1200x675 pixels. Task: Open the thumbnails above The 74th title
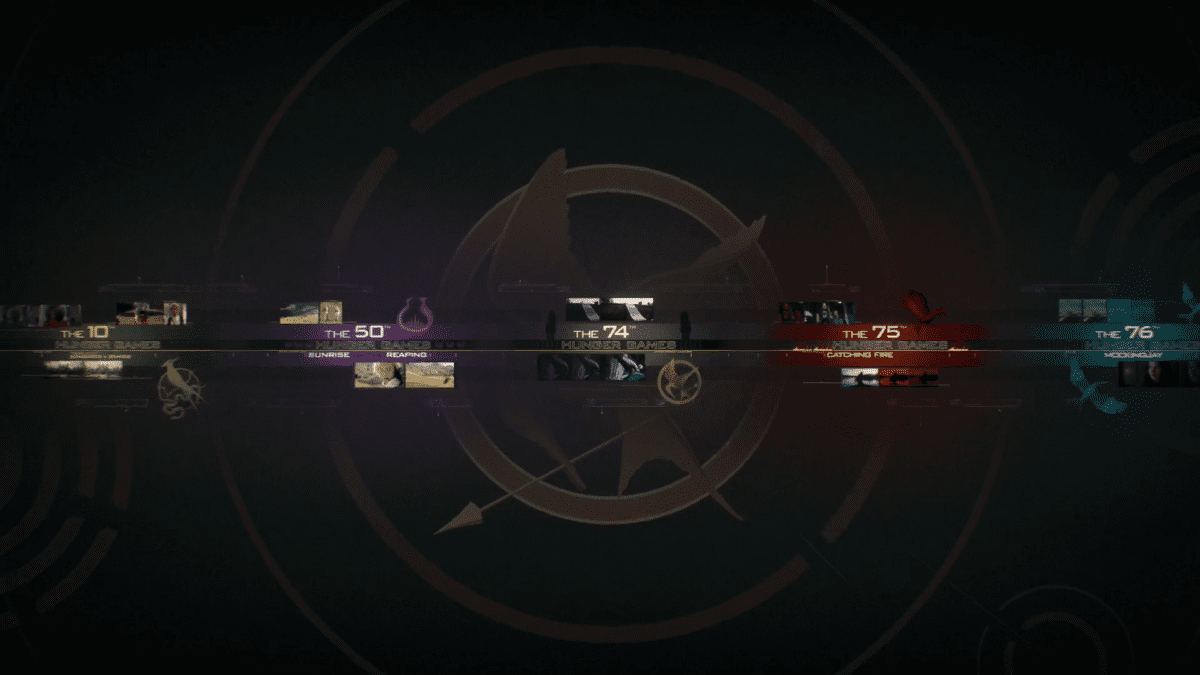[610, 308]
